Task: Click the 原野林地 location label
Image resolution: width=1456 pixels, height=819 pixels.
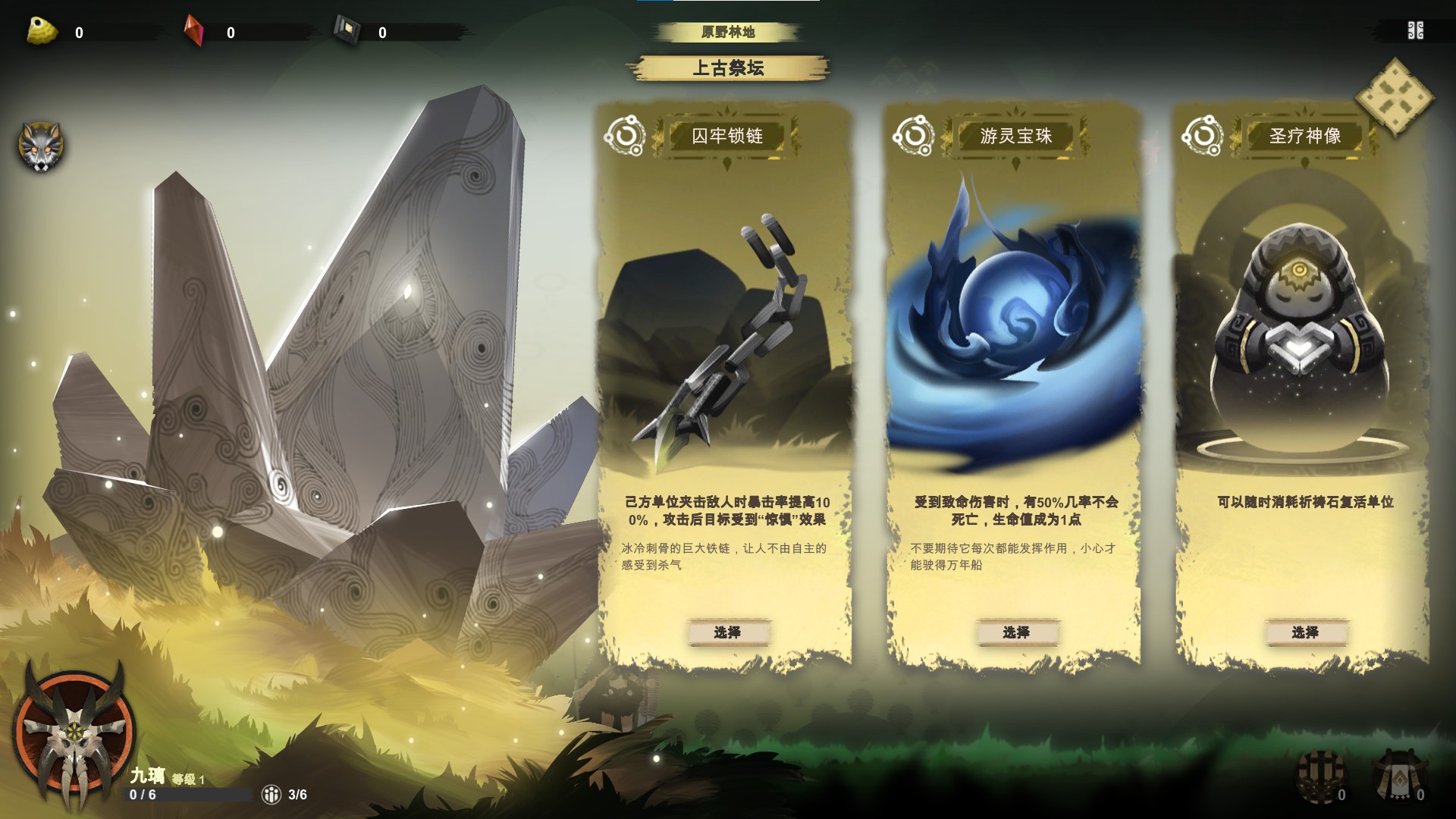Action: pos(730,30)
